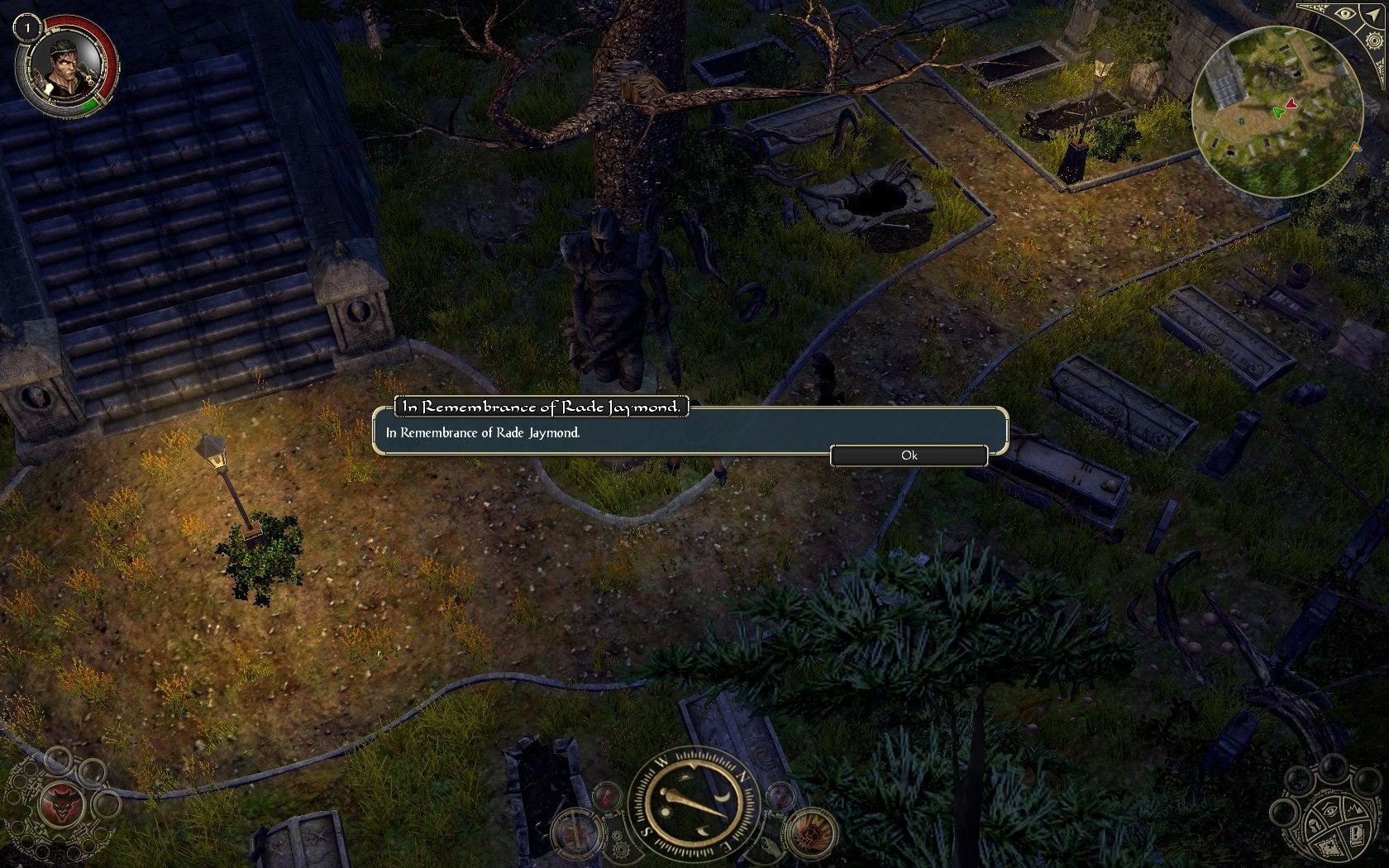Viewport: 1389px width, 868px height.
Task: Toggle the mountain icon in the radial menu
Action: [x=1354, y=808]
